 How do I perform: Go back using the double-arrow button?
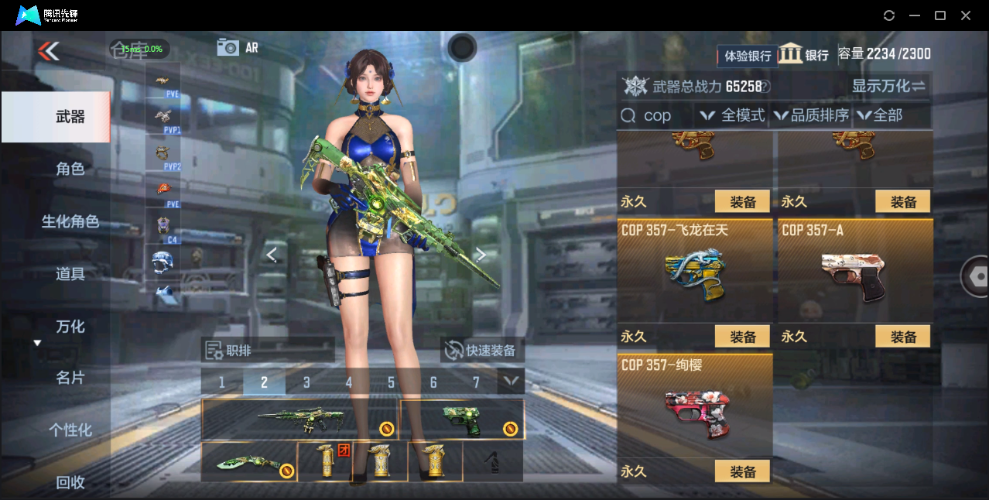pyautogui.click(x=47, y=51)
